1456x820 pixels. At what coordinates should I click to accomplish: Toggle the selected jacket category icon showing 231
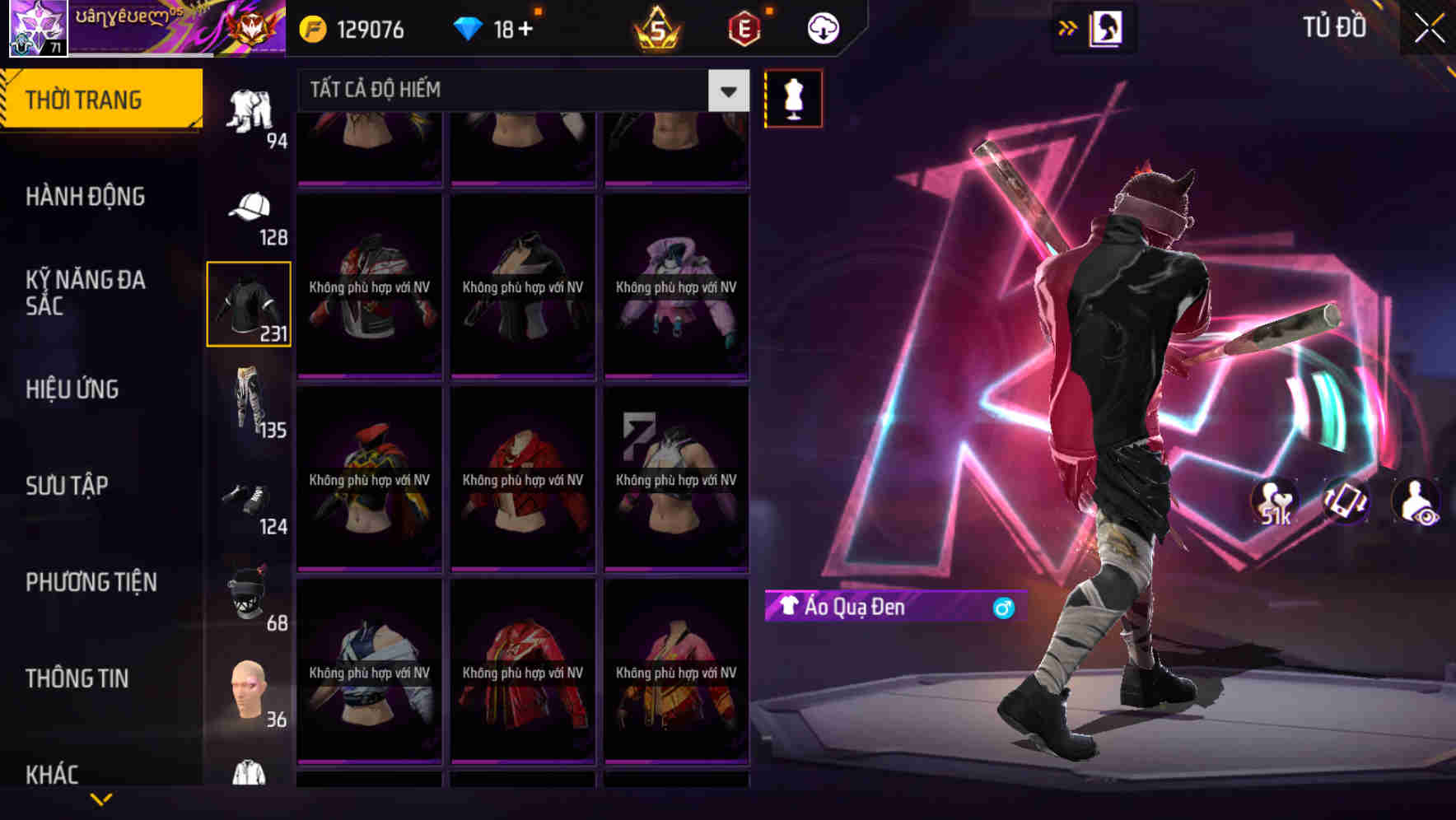(x=250, y=305)
